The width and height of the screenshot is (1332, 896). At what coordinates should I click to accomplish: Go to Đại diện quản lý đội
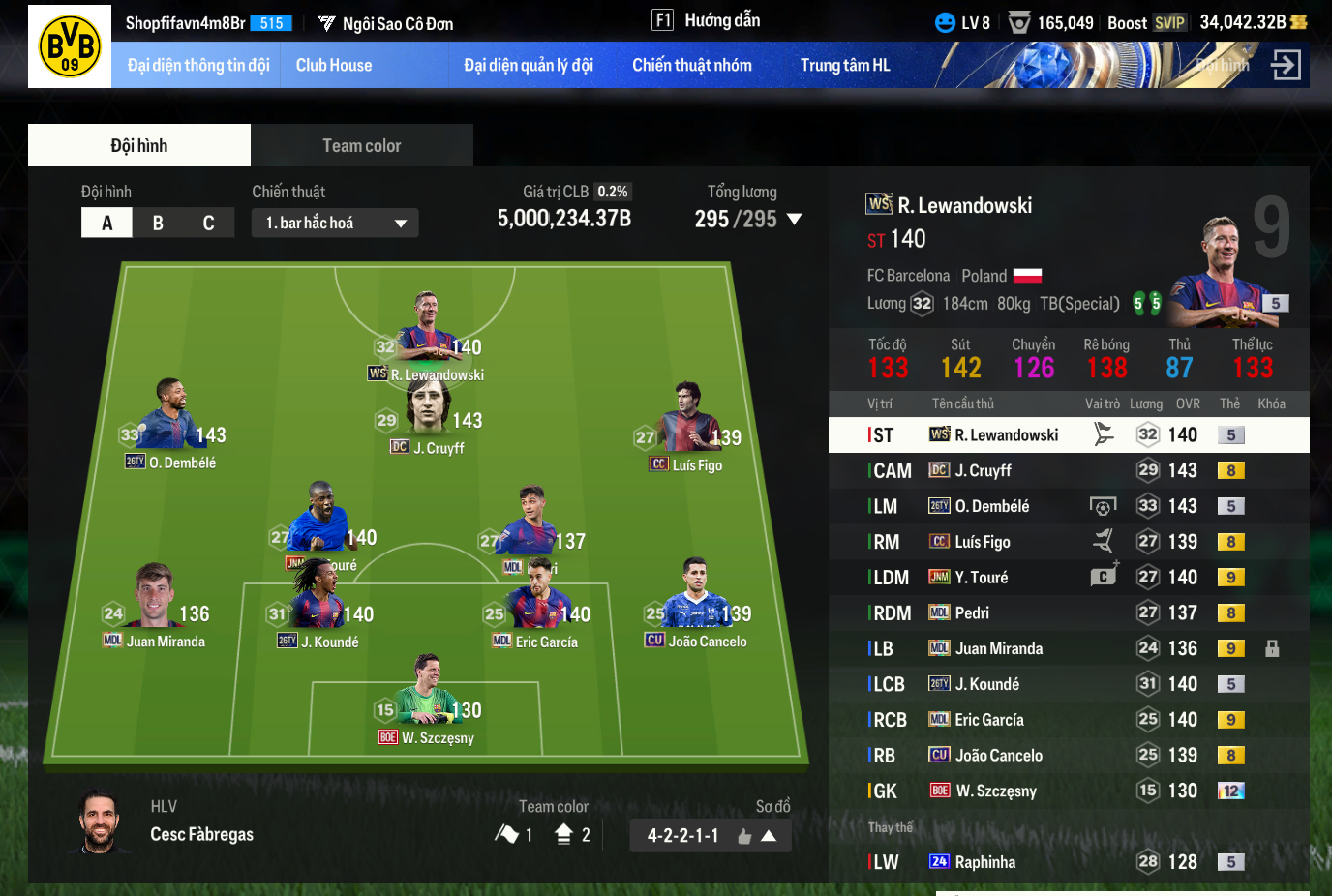coord(528,66)
